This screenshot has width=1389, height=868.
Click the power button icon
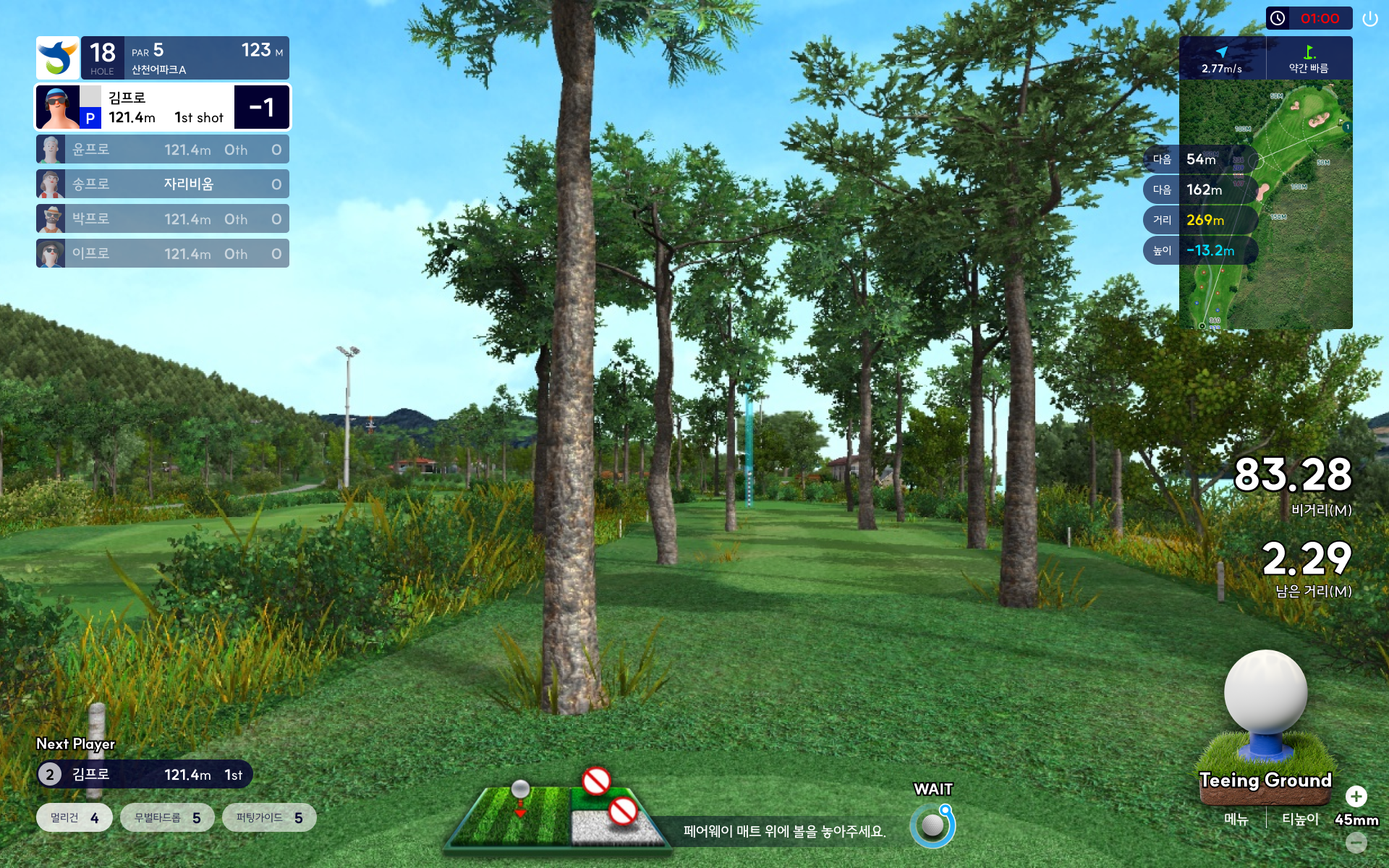coord(1369,19)
